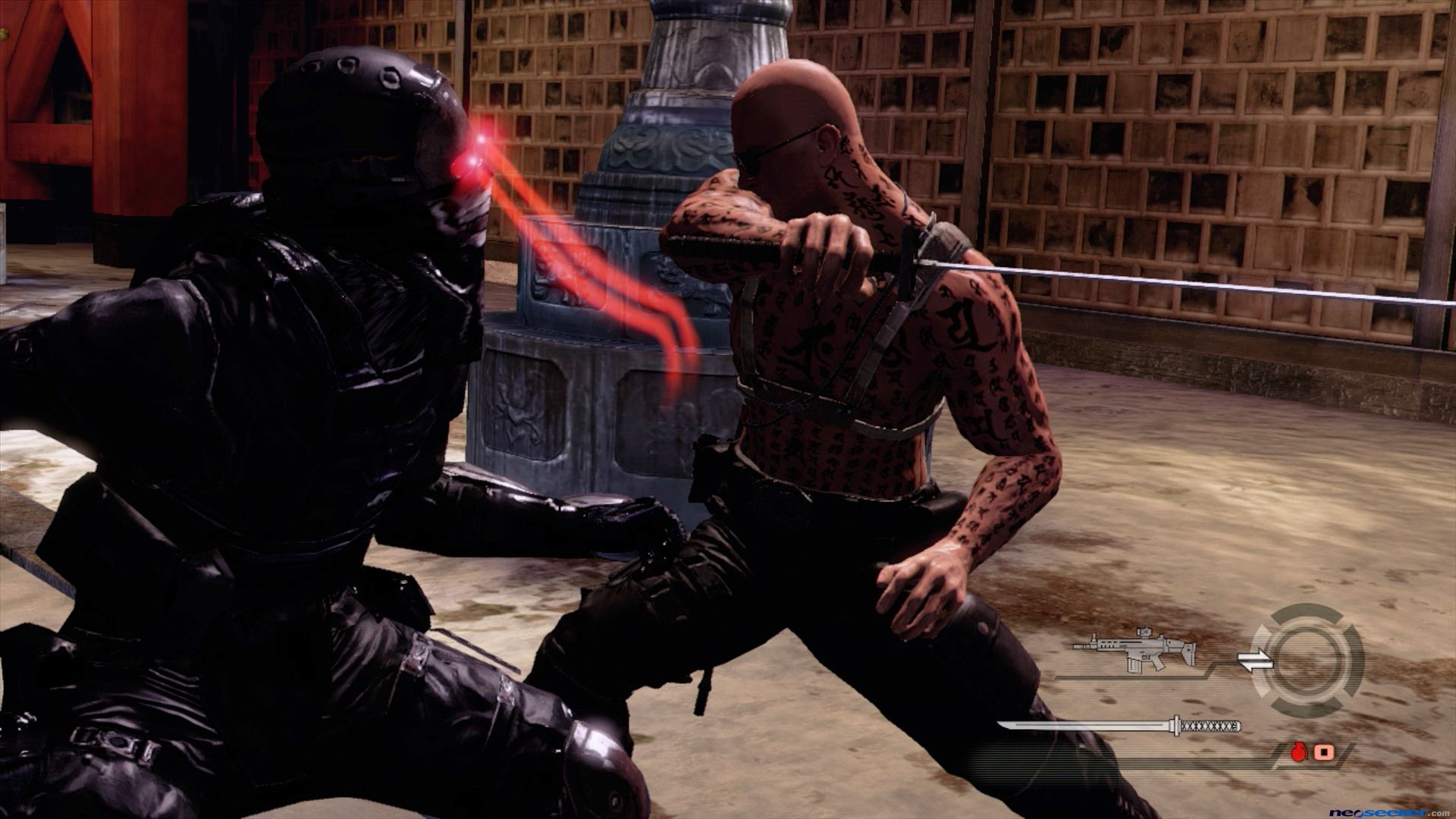Expand the sub-weapon item row
Viewport: 1456px width, 819px height.
tap(1312, 753)
